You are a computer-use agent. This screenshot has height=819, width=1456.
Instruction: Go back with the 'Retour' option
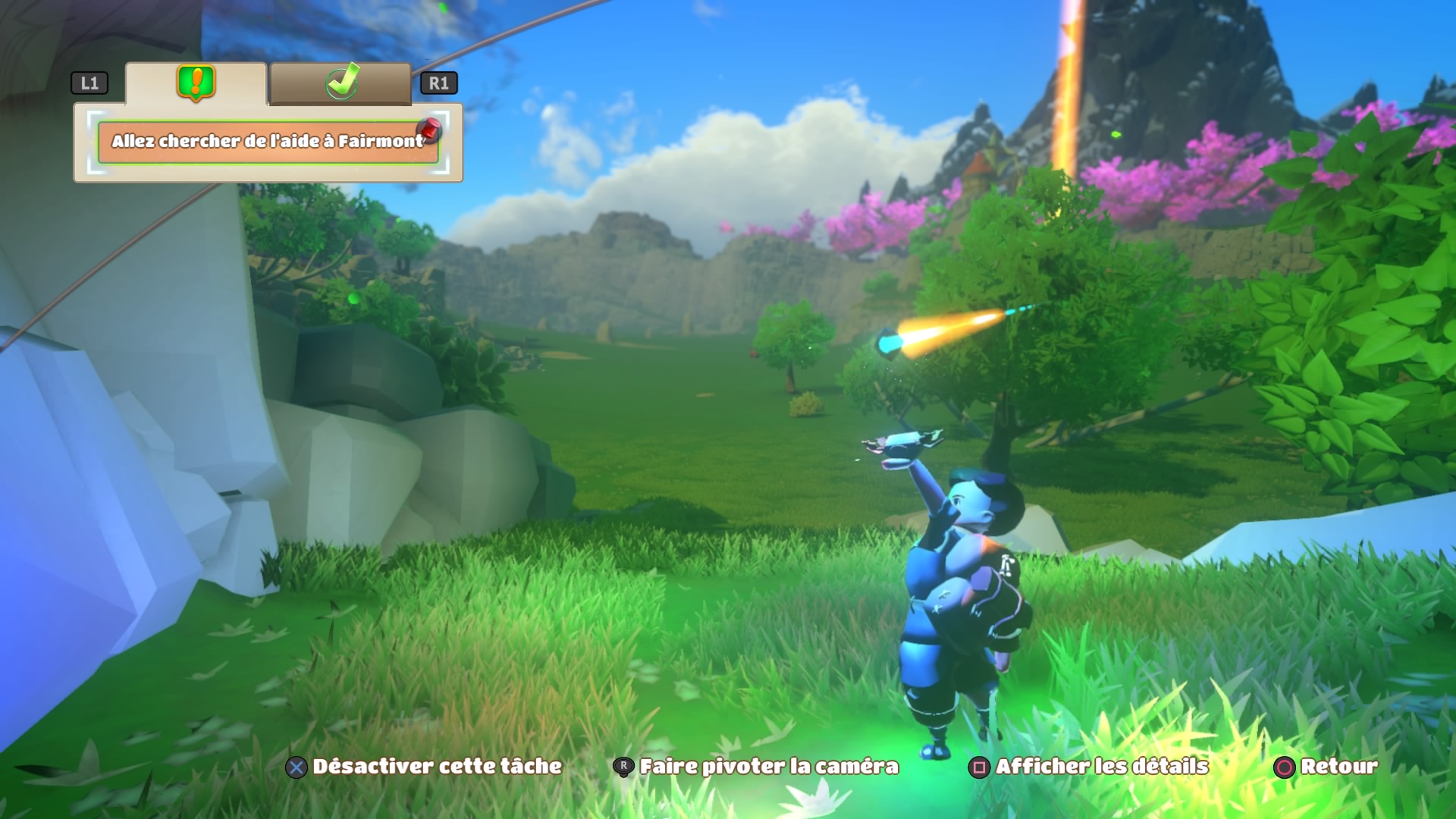1326,767
